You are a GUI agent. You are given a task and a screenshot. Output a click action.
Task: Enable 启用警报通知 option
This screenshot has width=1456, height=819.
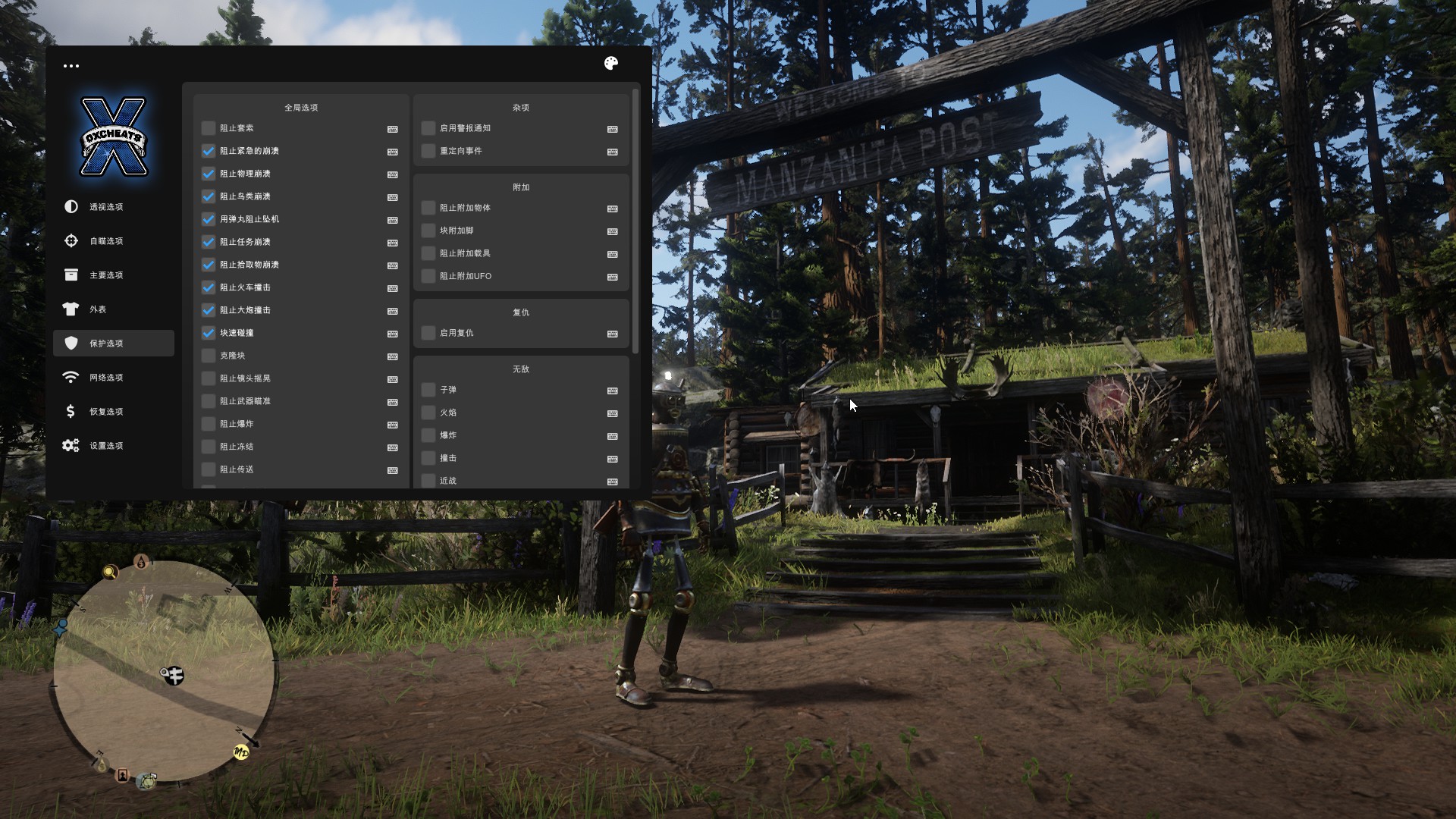tap(428, 128)
